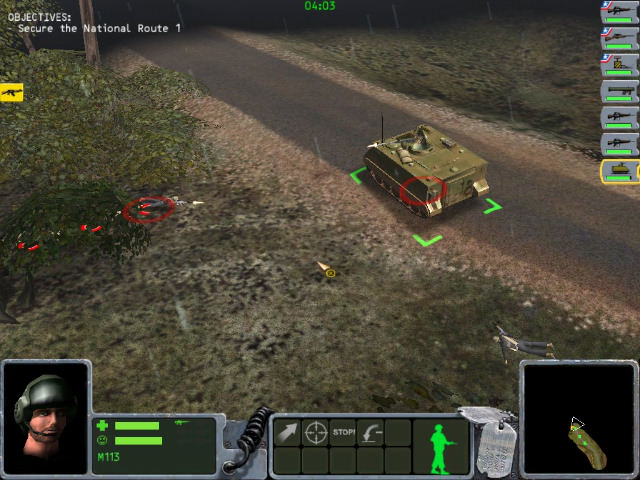Click the helmeted crewman portrait

pyautogui.click(x=46, y=414)
